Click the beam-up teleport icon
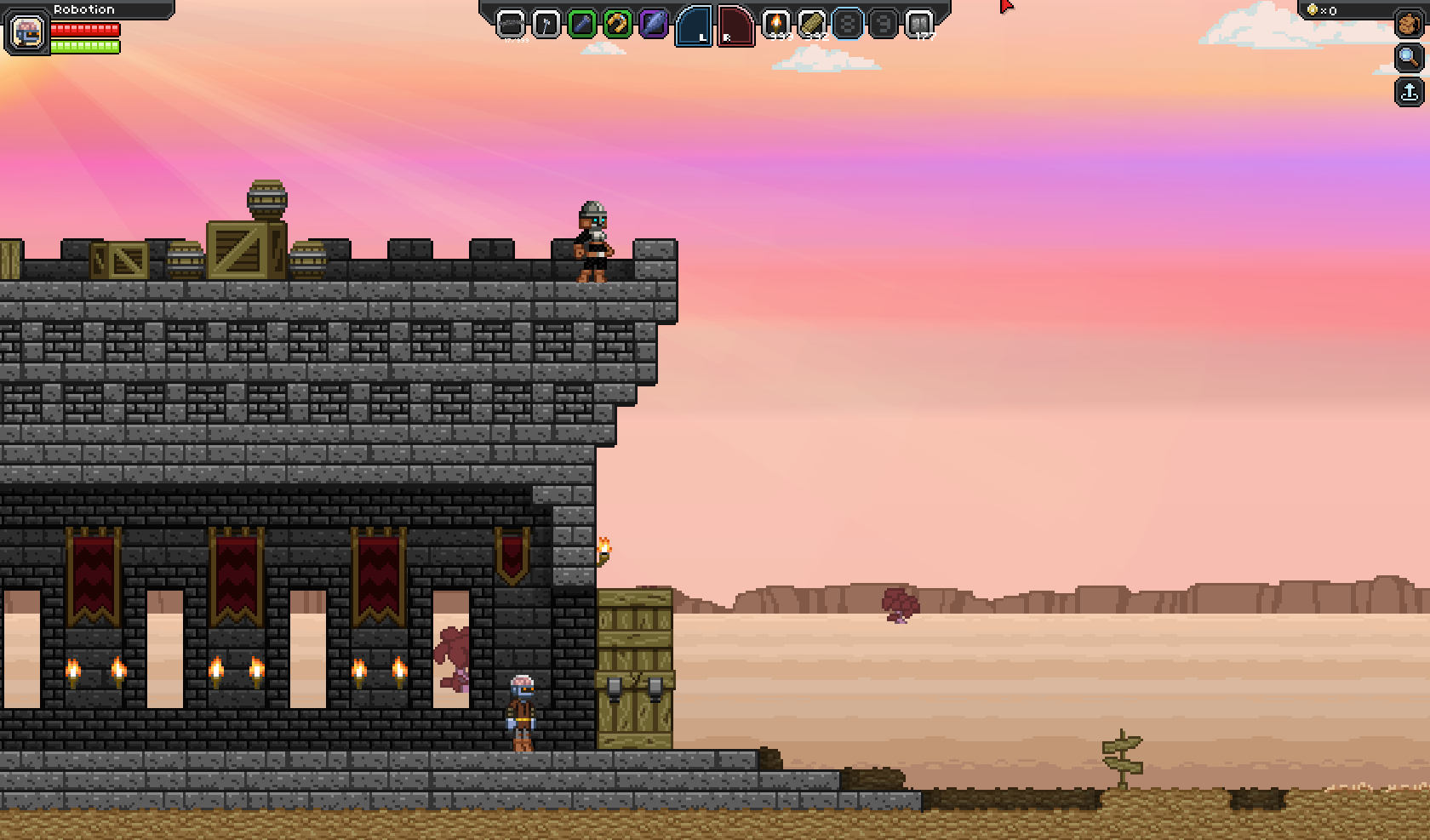 (1408, 91)
